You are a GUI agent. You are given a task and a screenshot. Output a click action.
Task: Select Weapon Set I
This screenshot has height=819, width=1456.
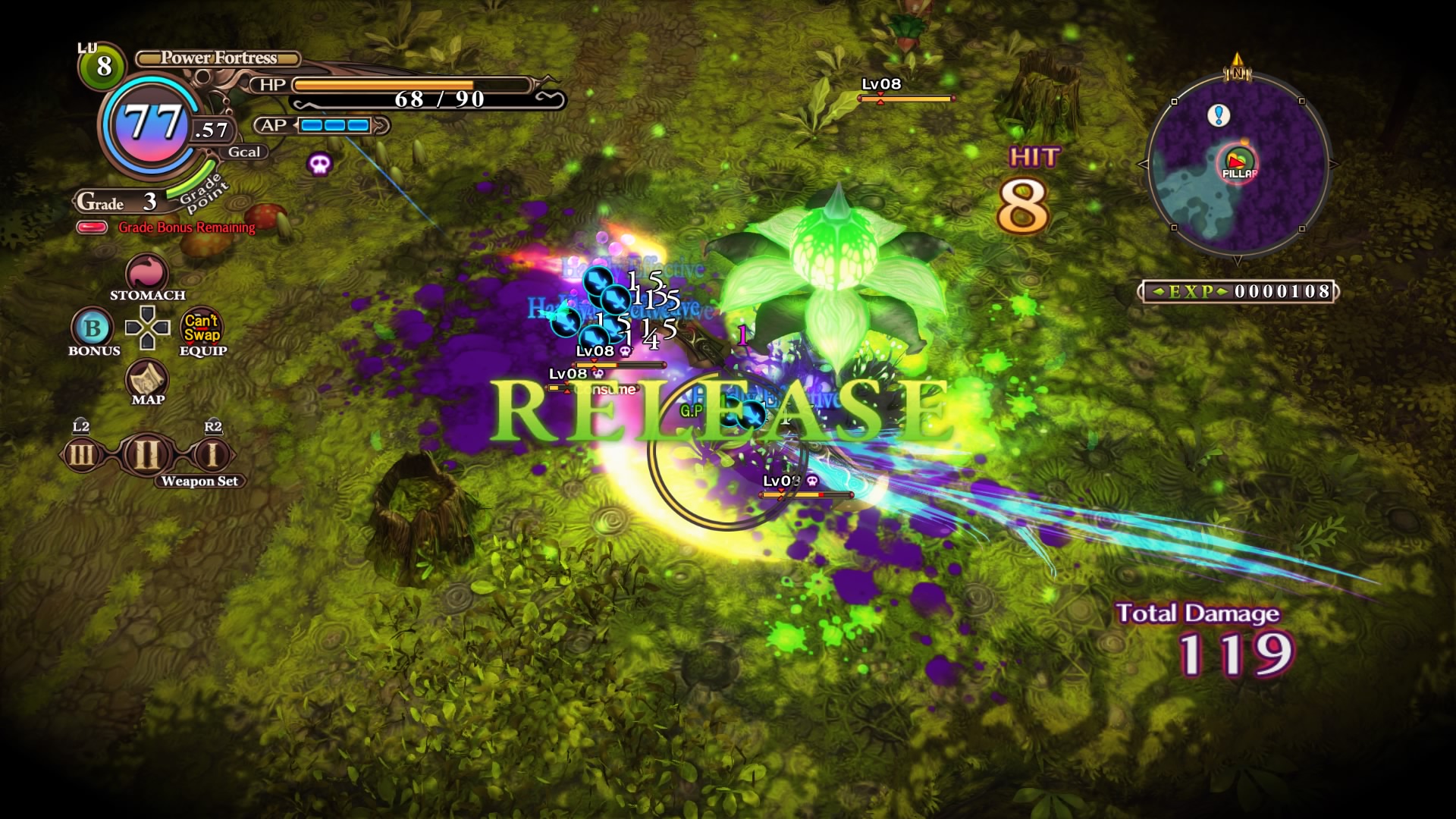coord(212,455)
